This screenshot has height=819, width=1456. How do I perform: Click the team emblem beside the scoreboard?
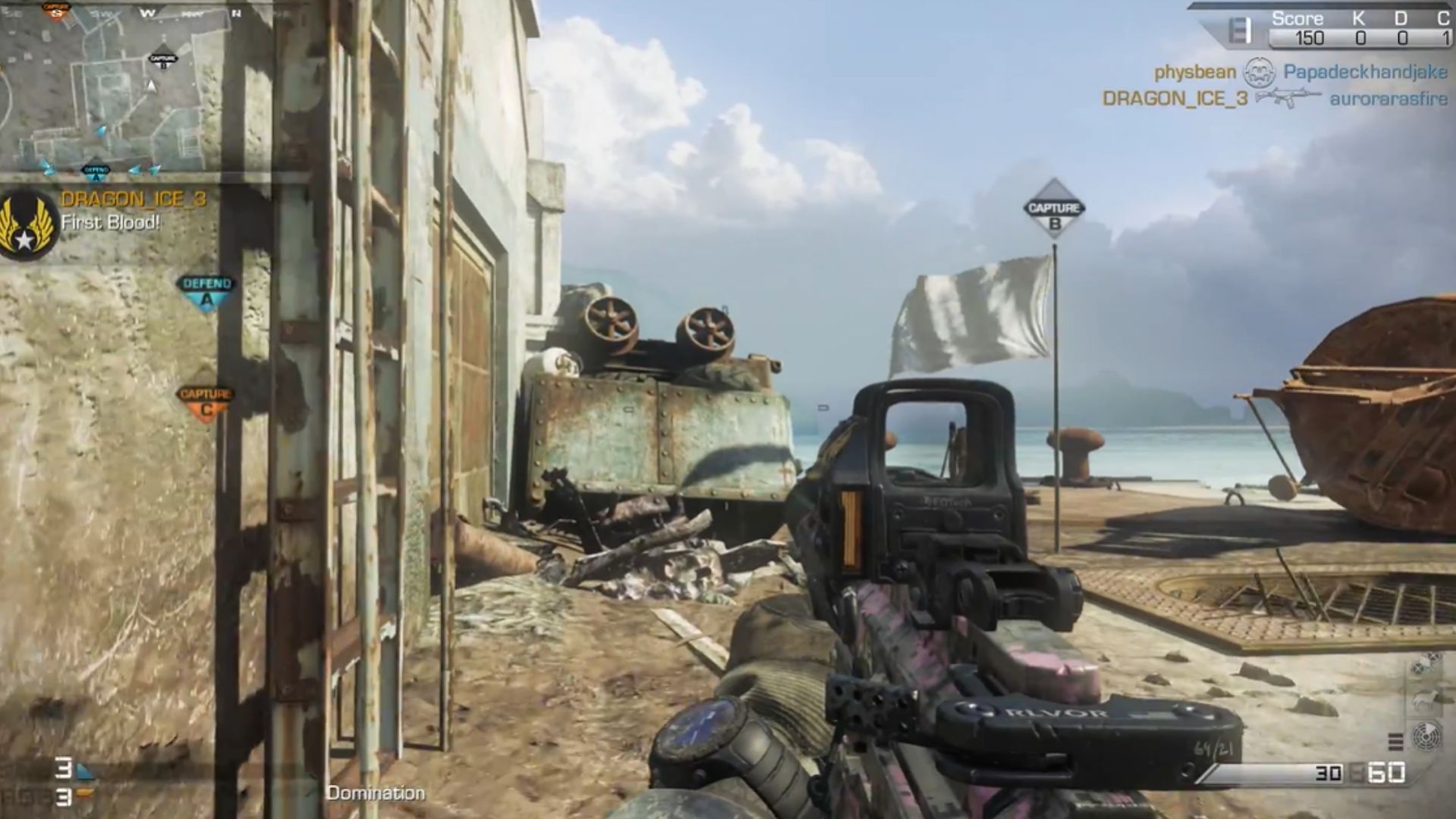click(x=1239, y=32)
